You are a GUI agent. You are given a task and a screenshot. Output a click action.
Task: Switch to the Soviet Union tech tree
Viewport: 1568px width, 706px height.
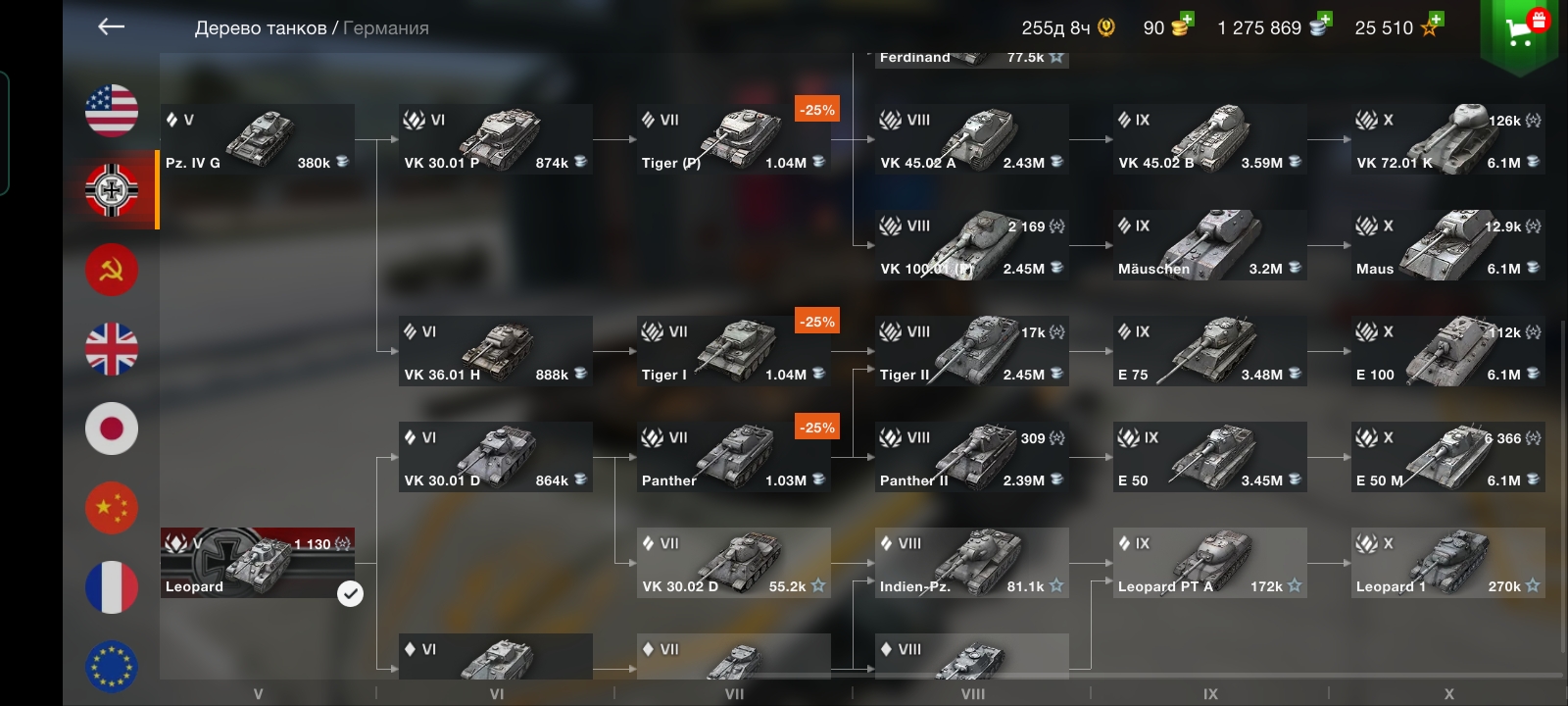click(x=112, y=270)
